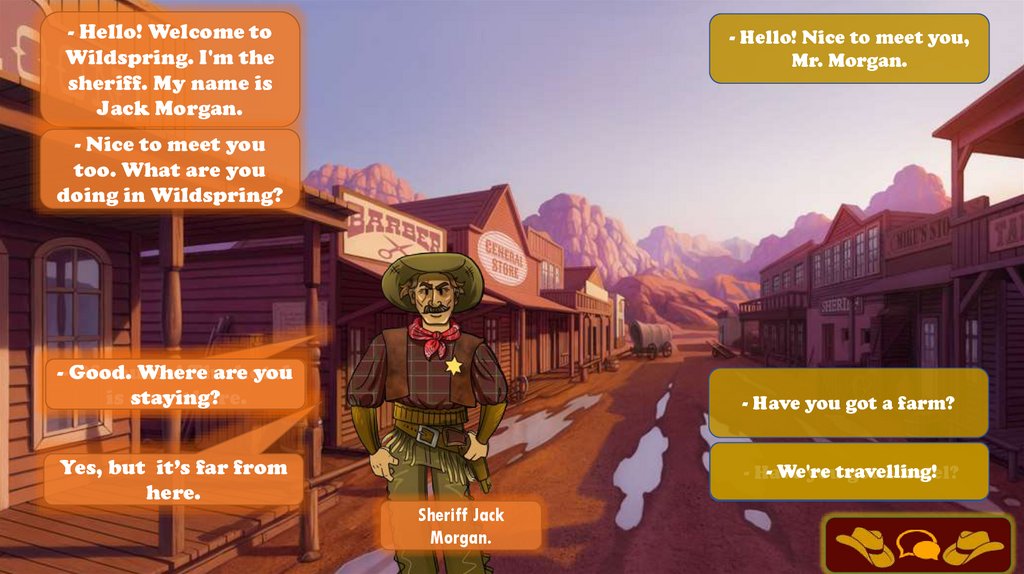Ask "Have you got a farm?"
This screenshot has height=574, width=1024.
(x=848, y=403)
